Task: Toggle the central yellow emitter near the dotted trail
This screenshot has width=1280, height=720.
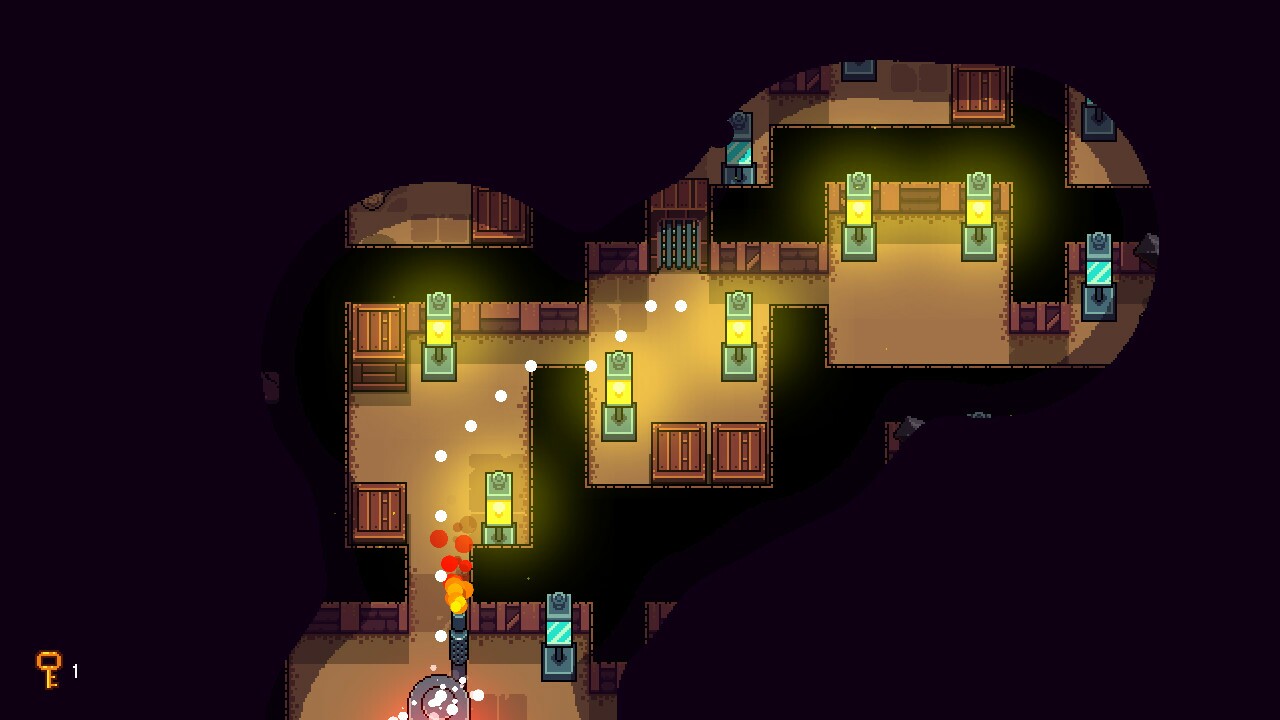Action: [621, 395]
